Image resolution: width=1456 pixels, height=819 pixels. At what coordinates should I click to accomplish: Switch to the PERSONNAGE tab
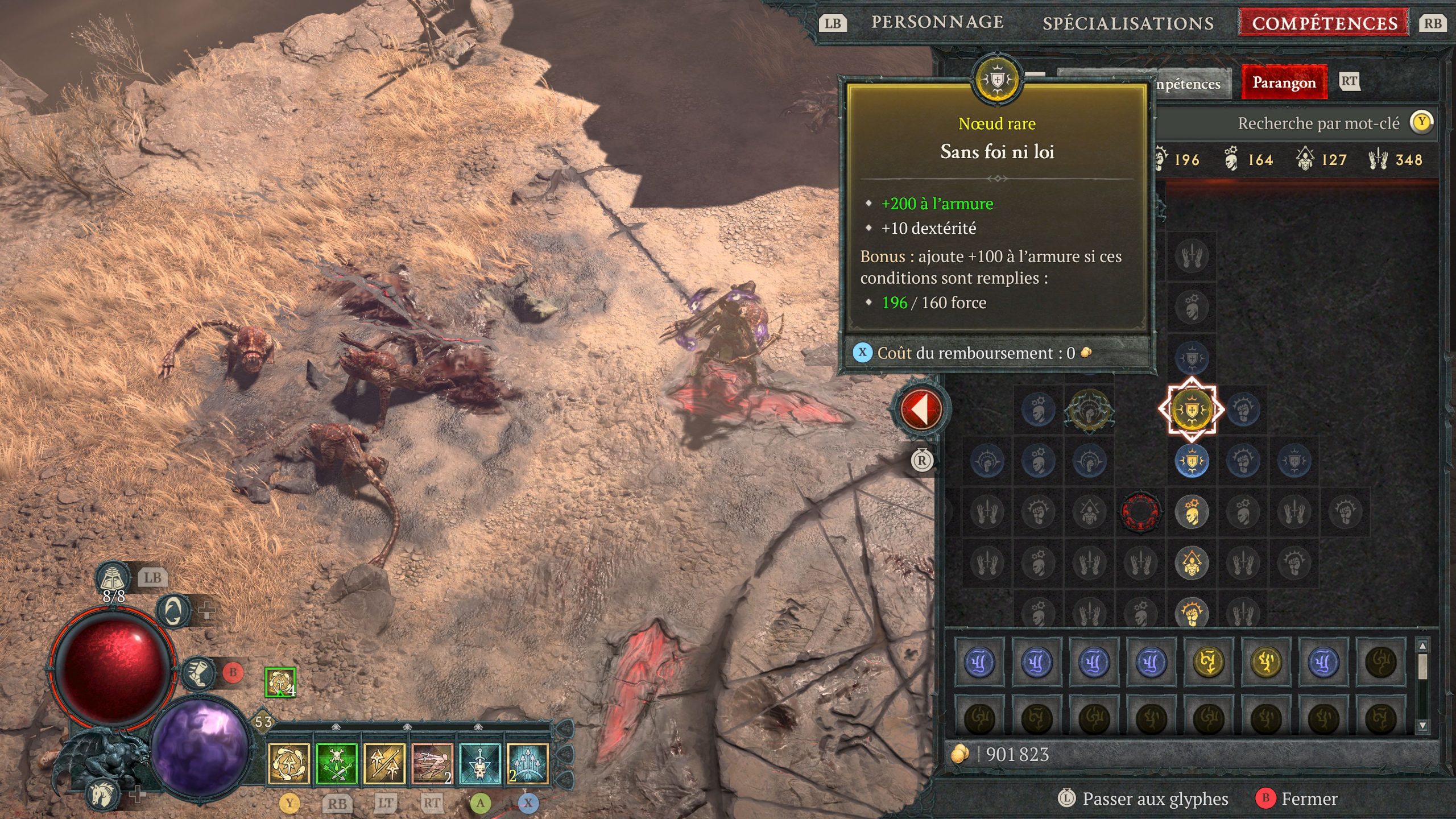(x=937, y=23)
